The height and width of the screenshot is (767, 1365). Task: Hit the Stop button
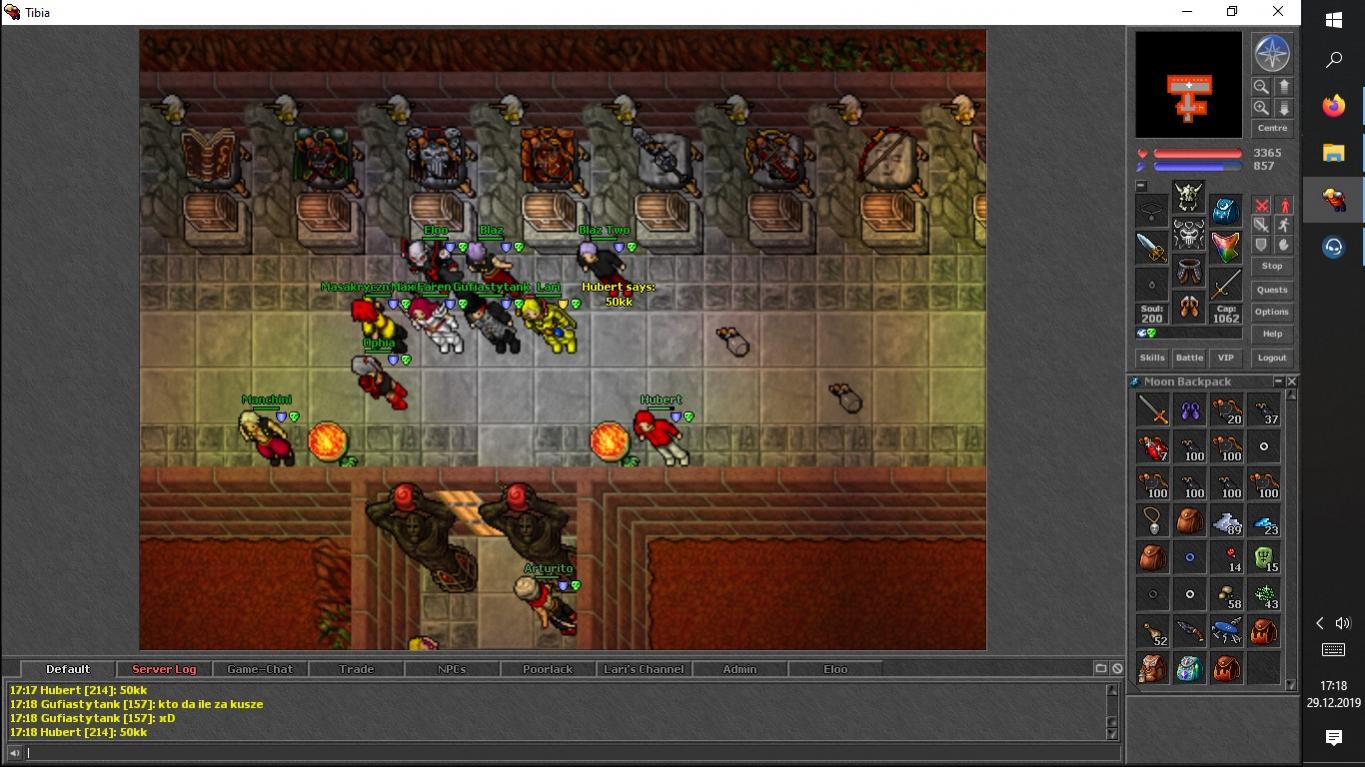pyautogui.click(x=1272, y=266)
